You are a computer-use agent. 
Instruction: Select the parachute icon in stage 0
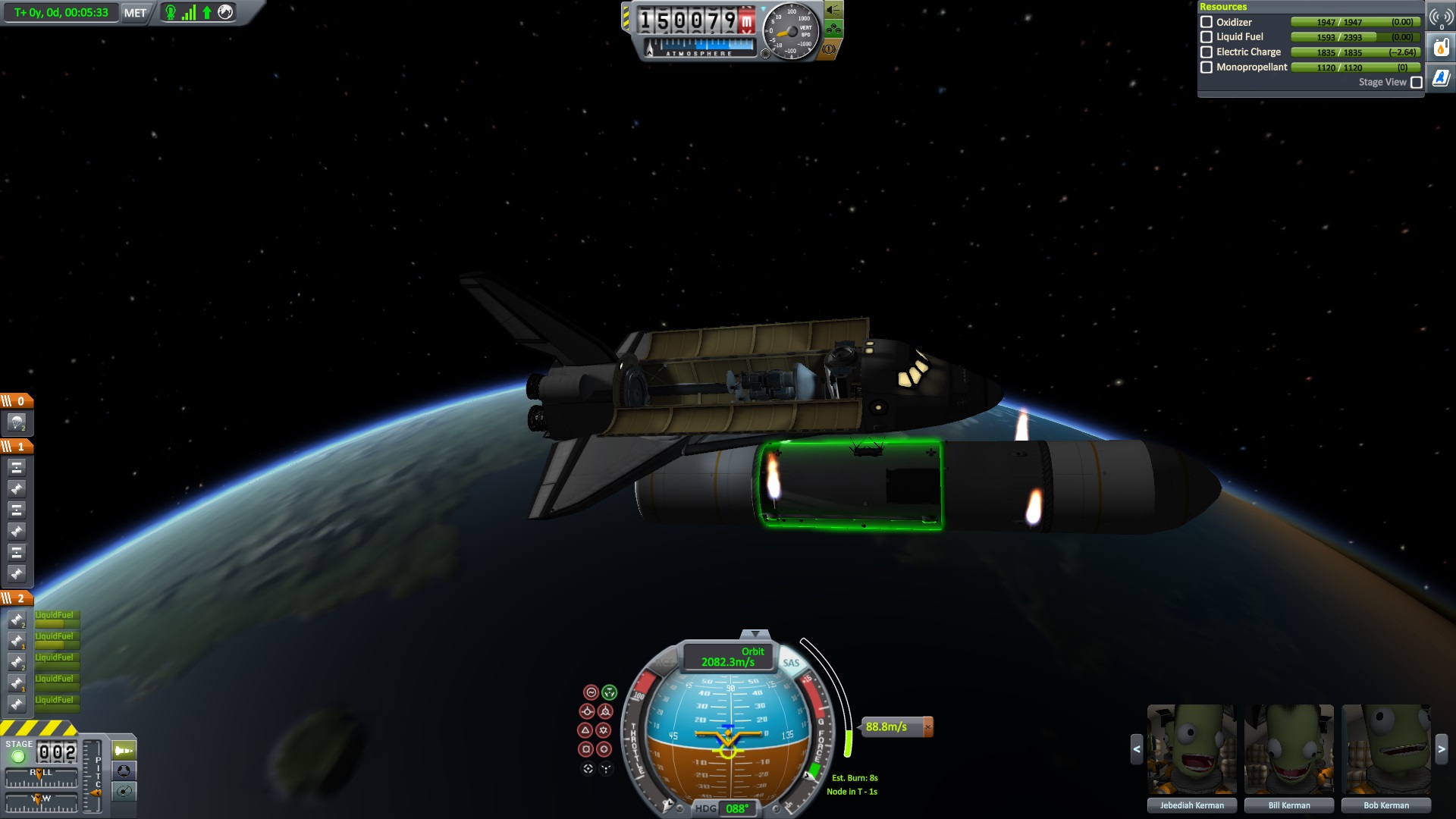(17, 422)
